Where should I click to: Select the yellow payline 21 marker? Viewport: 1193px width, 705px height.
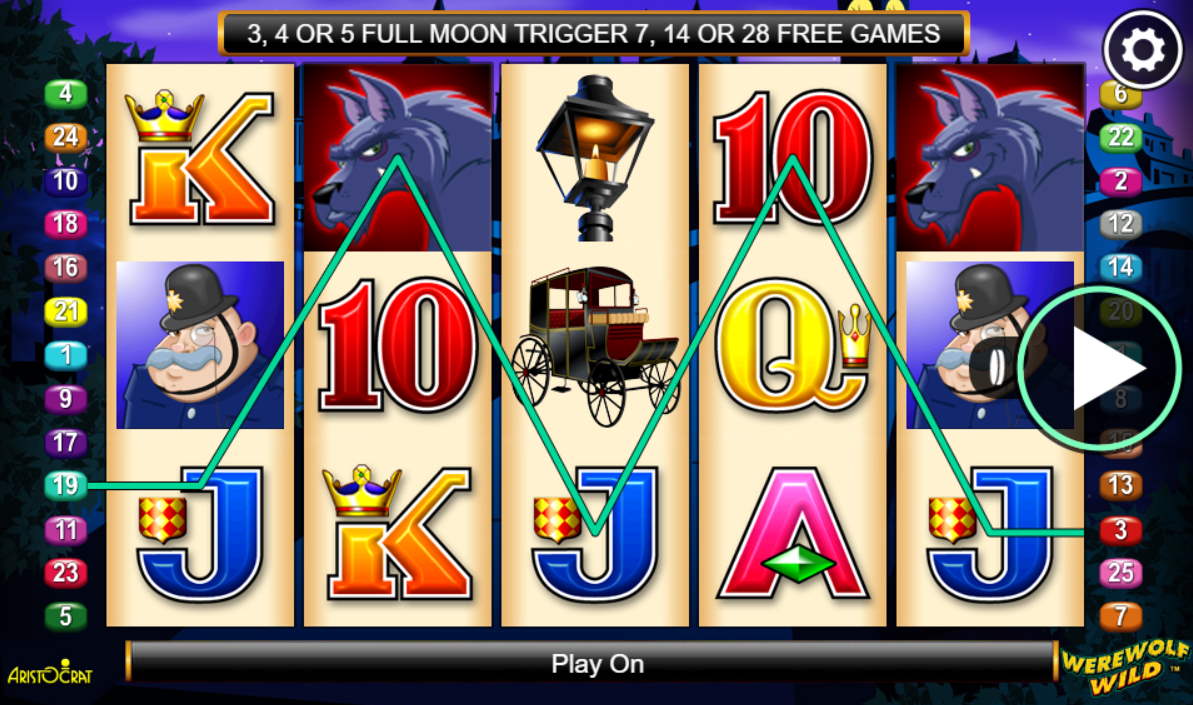[66, 312]
